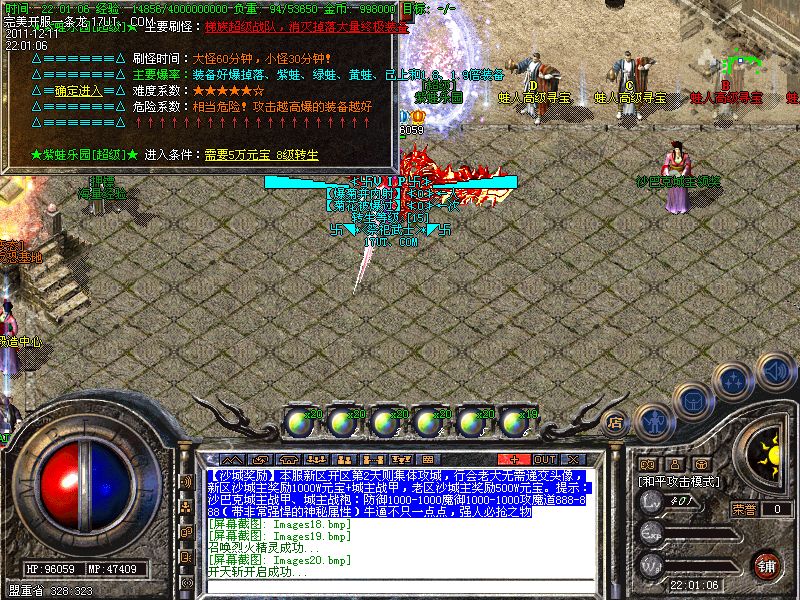Use the sixth belt orb marked x19
Screen dimensions: 800x600
(516, 422)
